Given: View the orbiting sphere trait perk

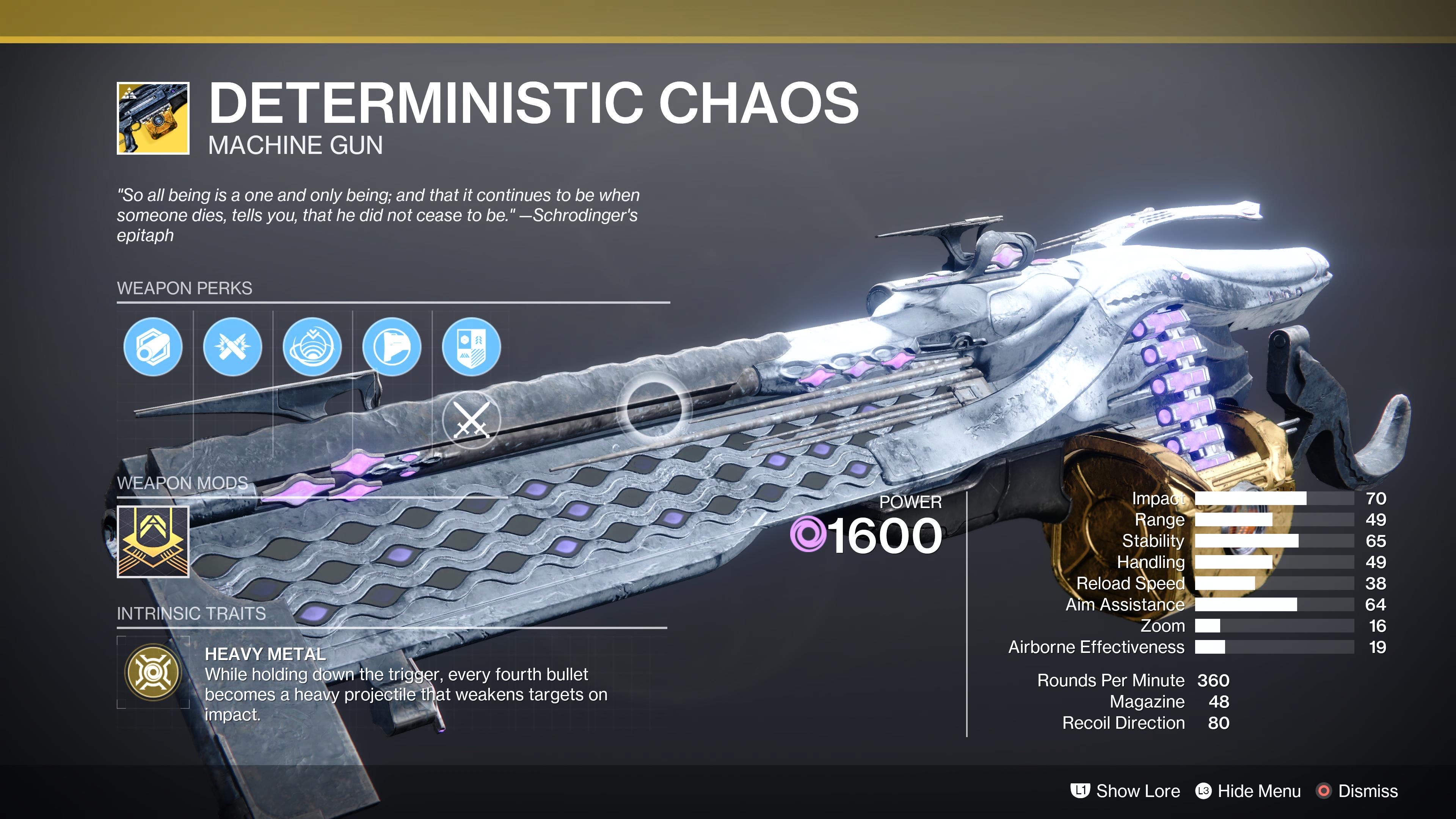Looking at the screenshot, I should tap(312, 347).
